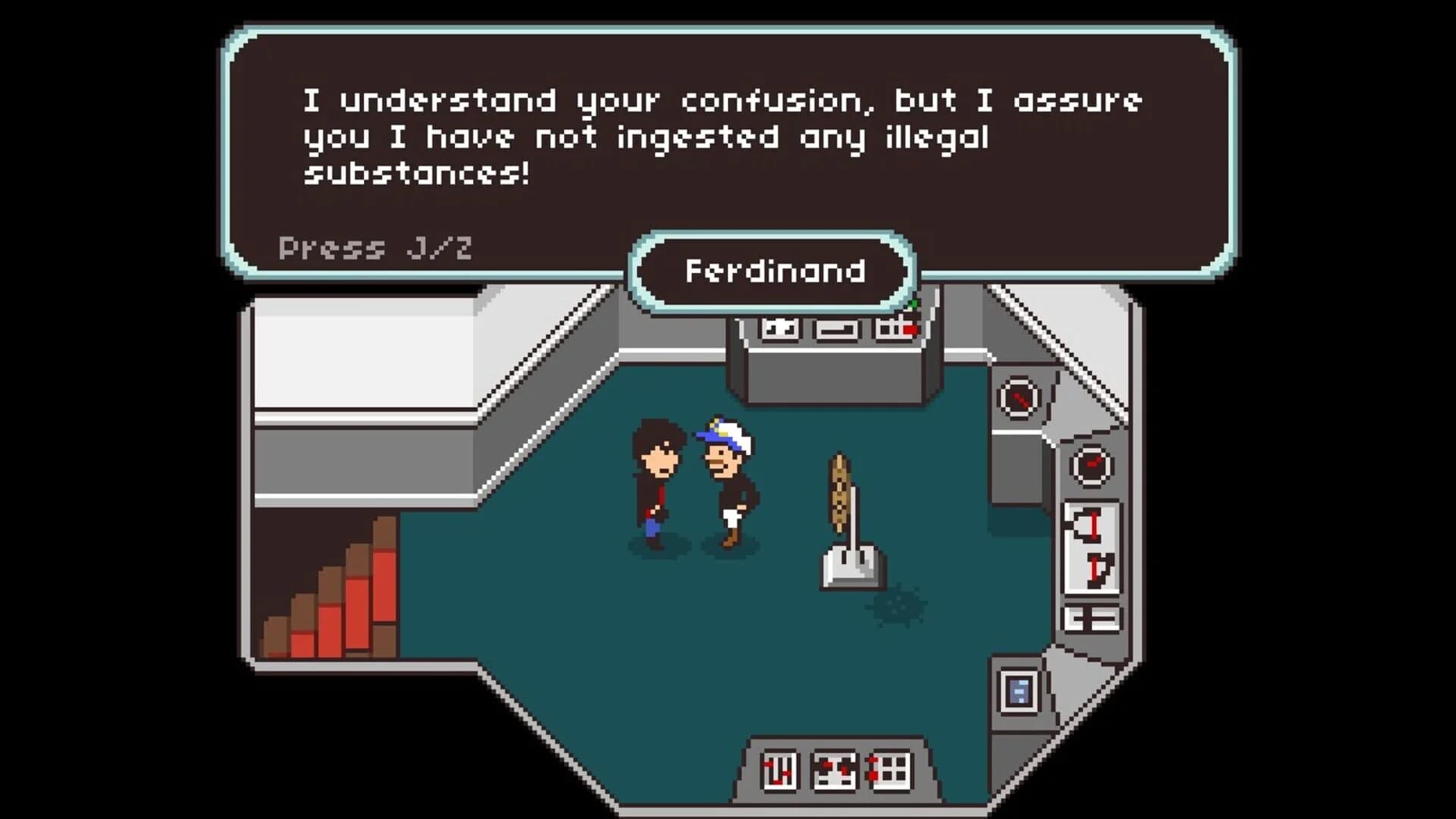This screenshot has height=819, width=1456.
Task: Click the horizontal slot display on the top console
Action: point(836,330)
